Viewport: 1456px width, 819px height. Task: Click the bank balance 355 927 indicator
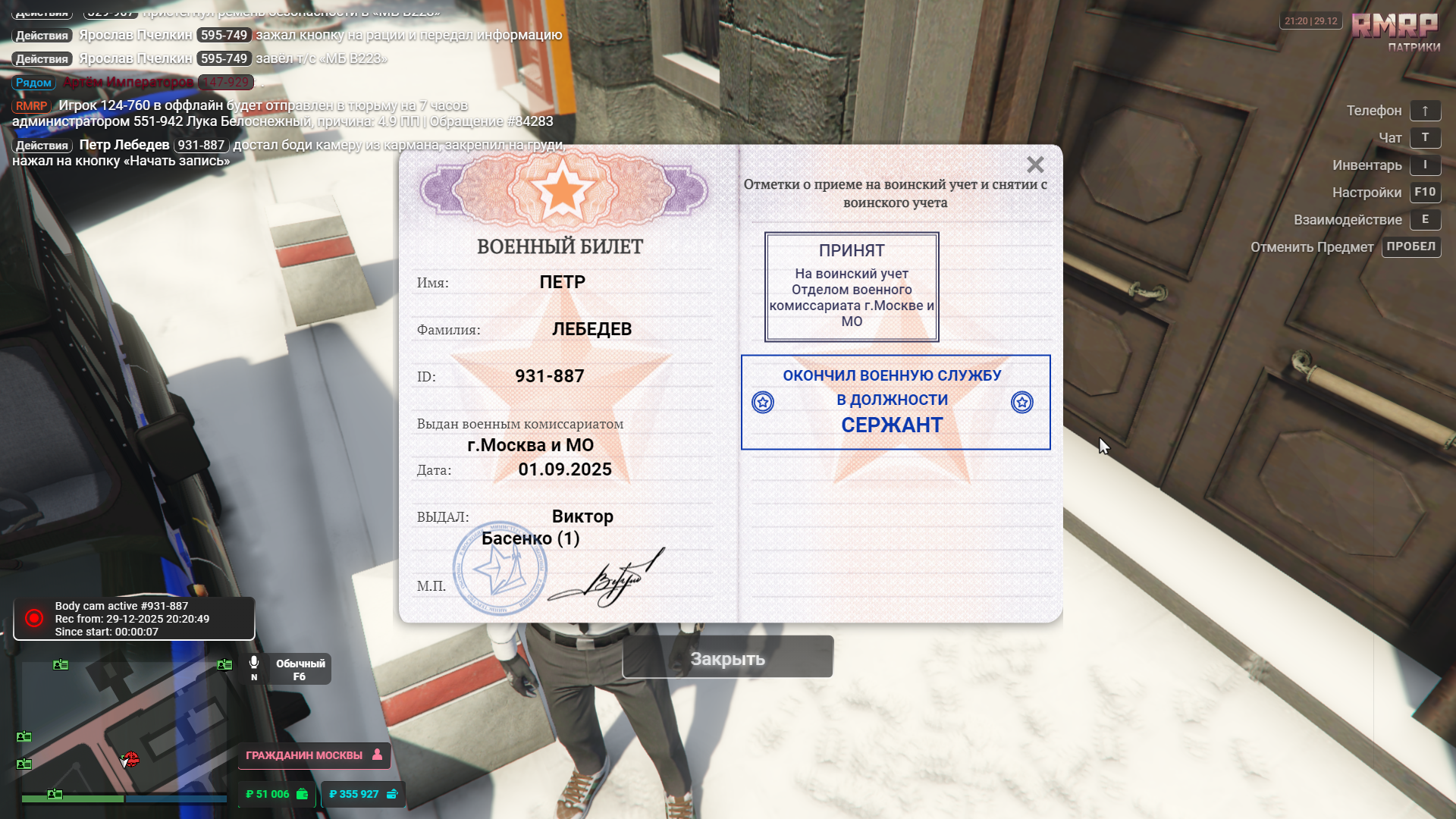point(363,794)
